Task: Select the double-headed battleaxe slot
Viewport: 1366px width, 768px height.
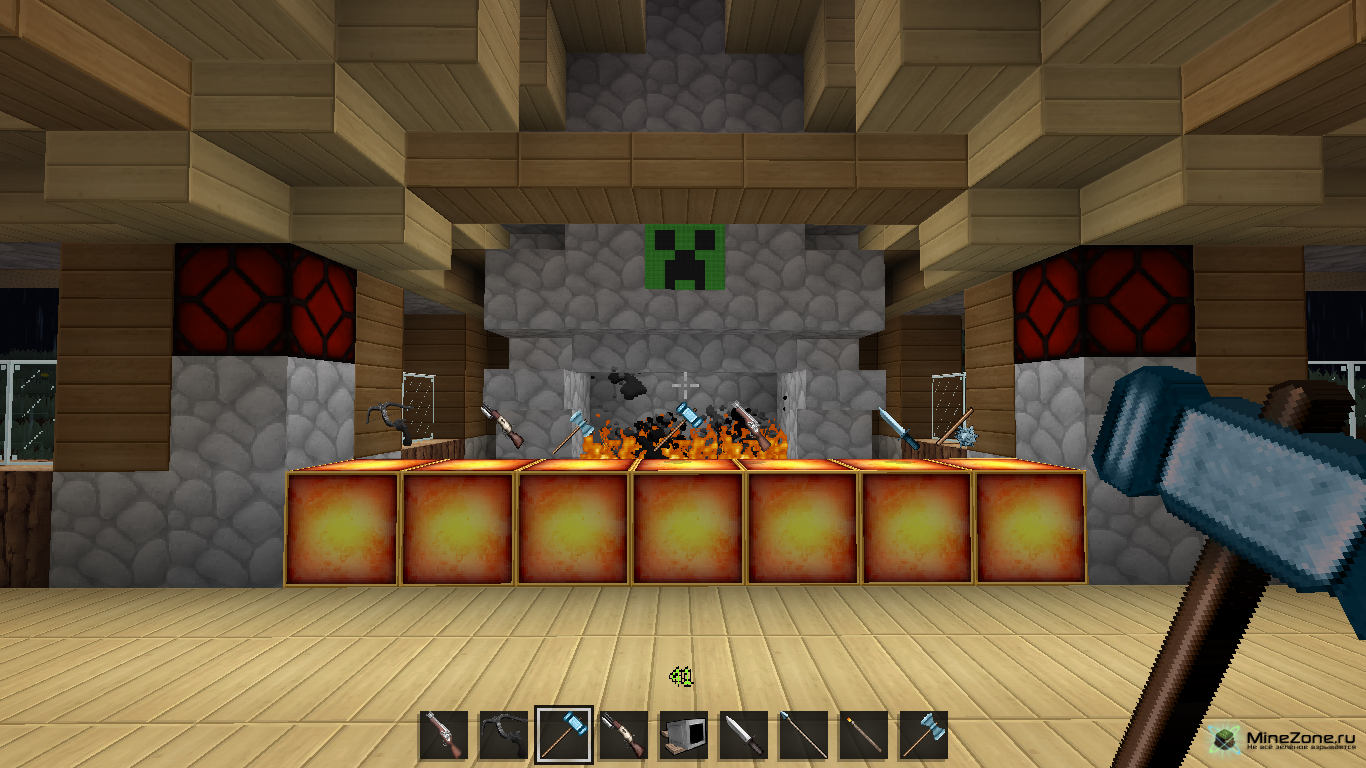Action: pyautogui.click(x=923, y=736)
